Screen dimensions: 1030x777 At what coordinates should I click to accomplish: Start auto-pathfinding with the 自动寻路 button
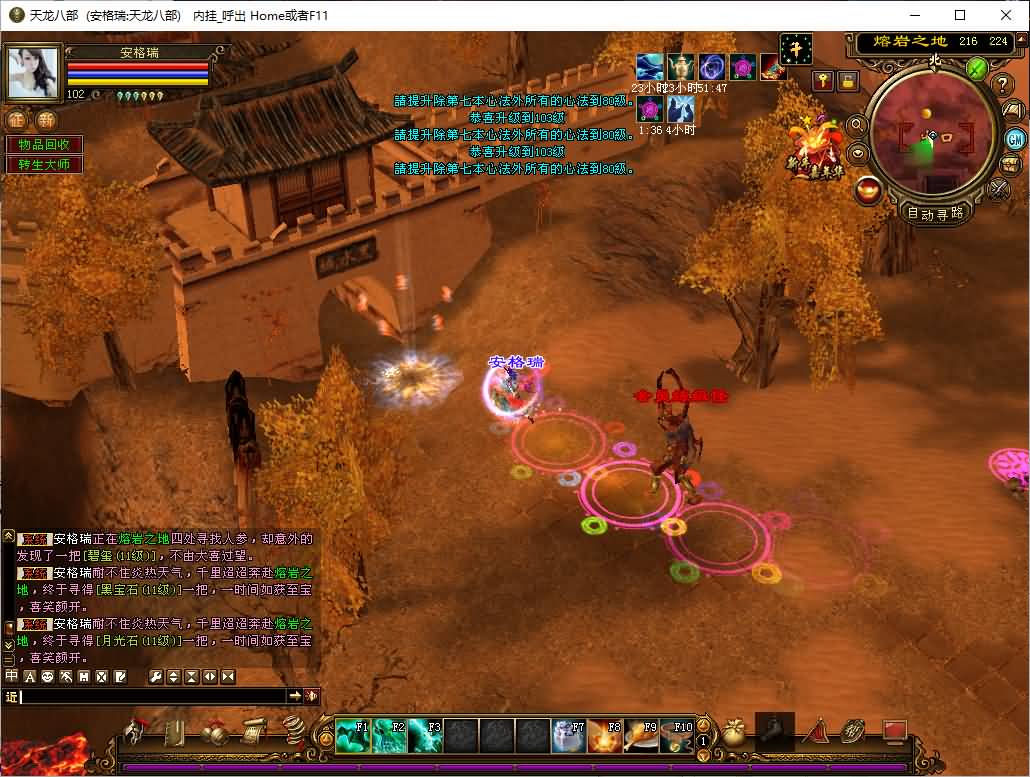coord(934,213)
